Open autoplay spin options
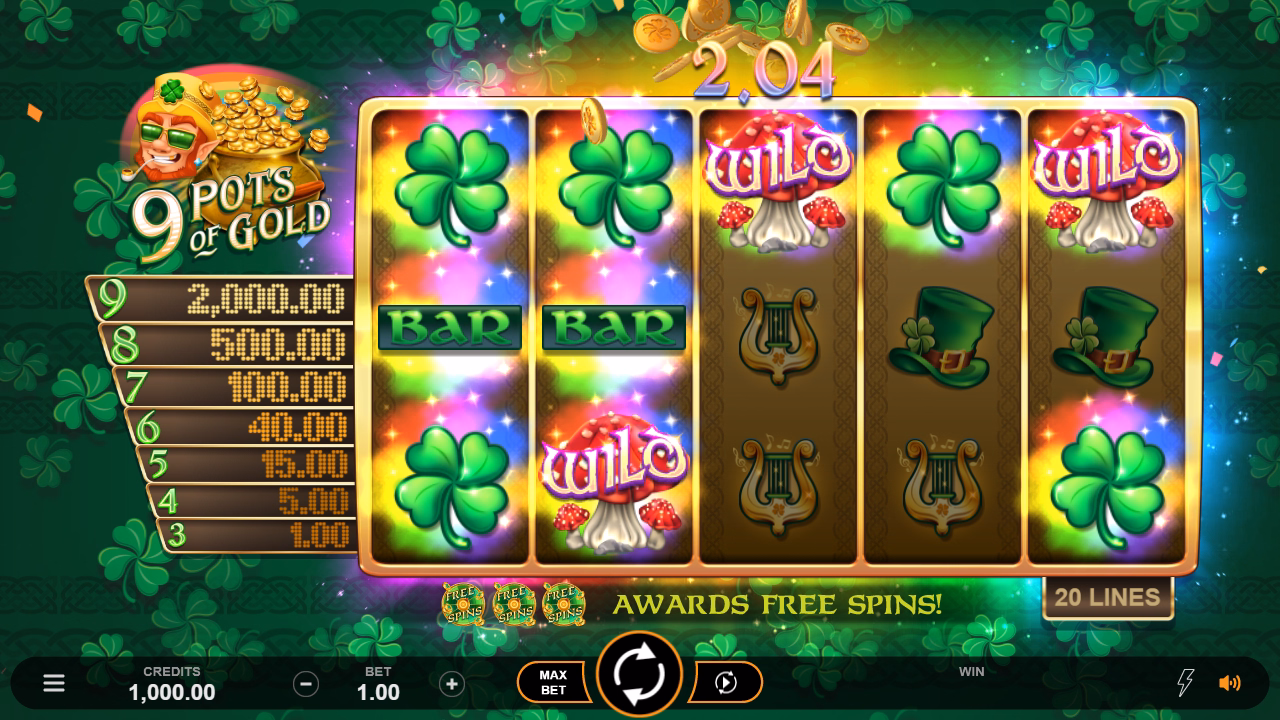 [727, 682]
